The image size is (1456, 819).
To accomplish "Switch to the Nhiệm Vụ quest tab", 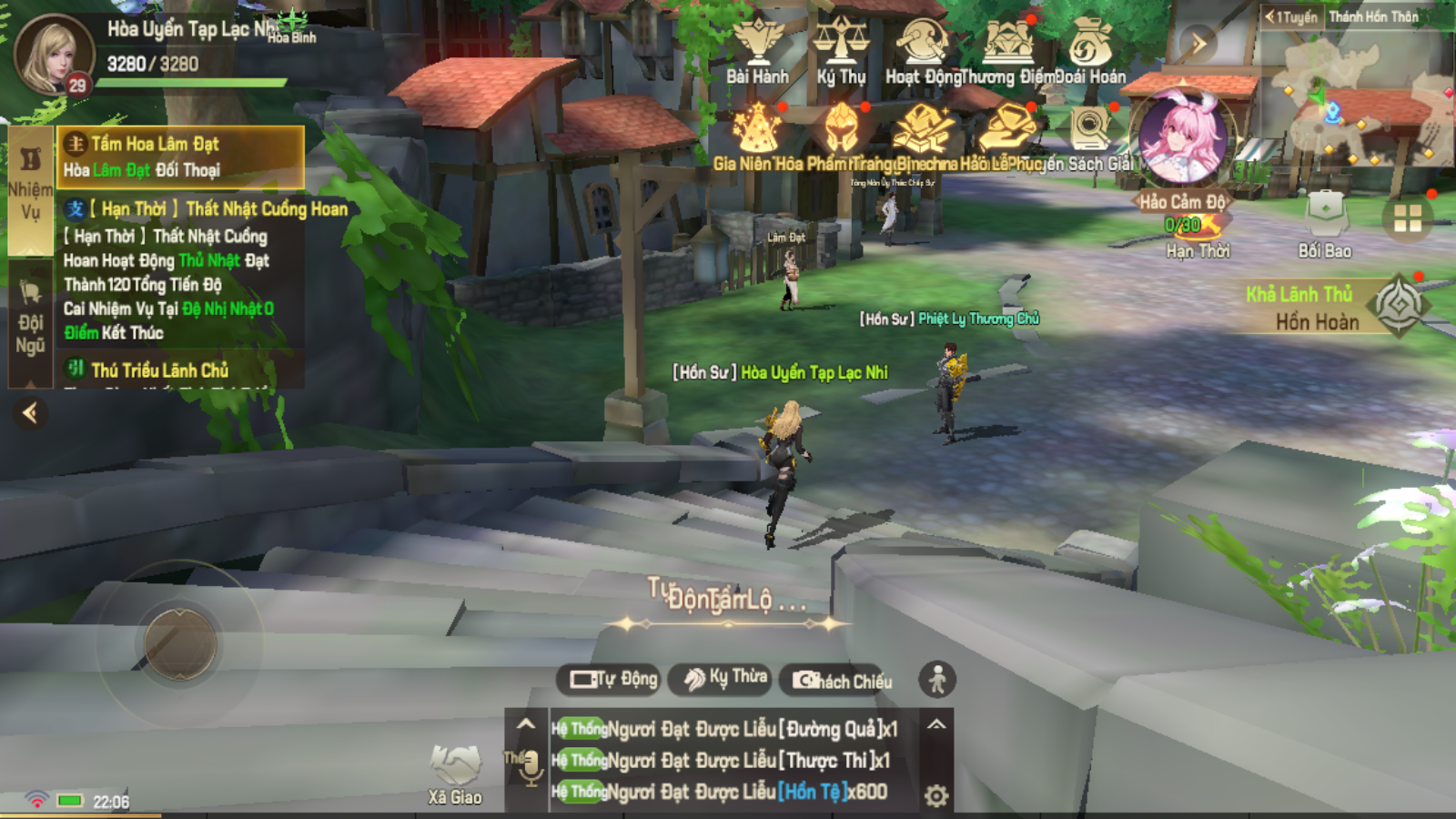I will tap(30, 187).
